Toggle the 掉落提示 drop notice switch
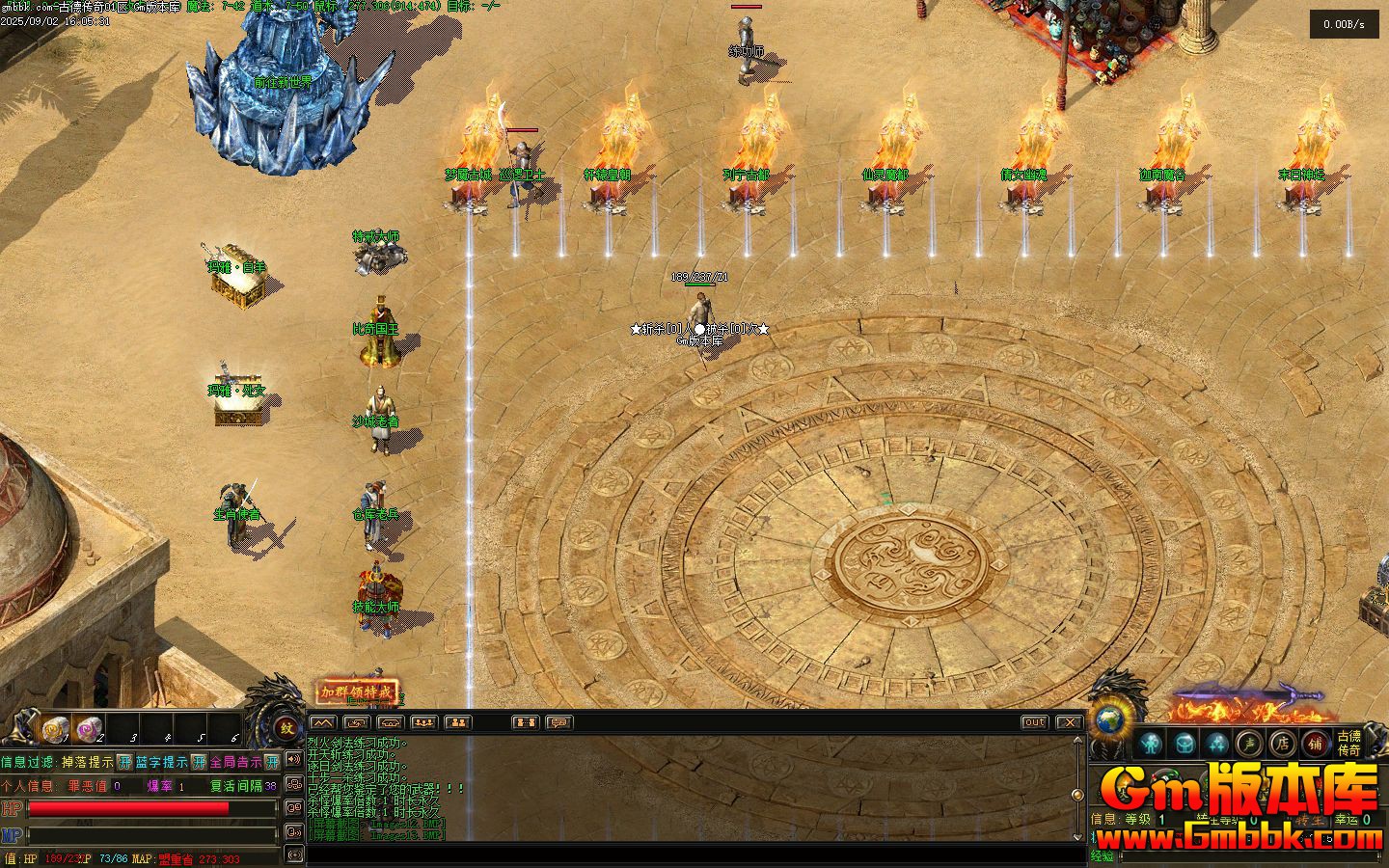The height and width of the screenshot is (868, 1389). pyautogui.click(x=125, y=762)
